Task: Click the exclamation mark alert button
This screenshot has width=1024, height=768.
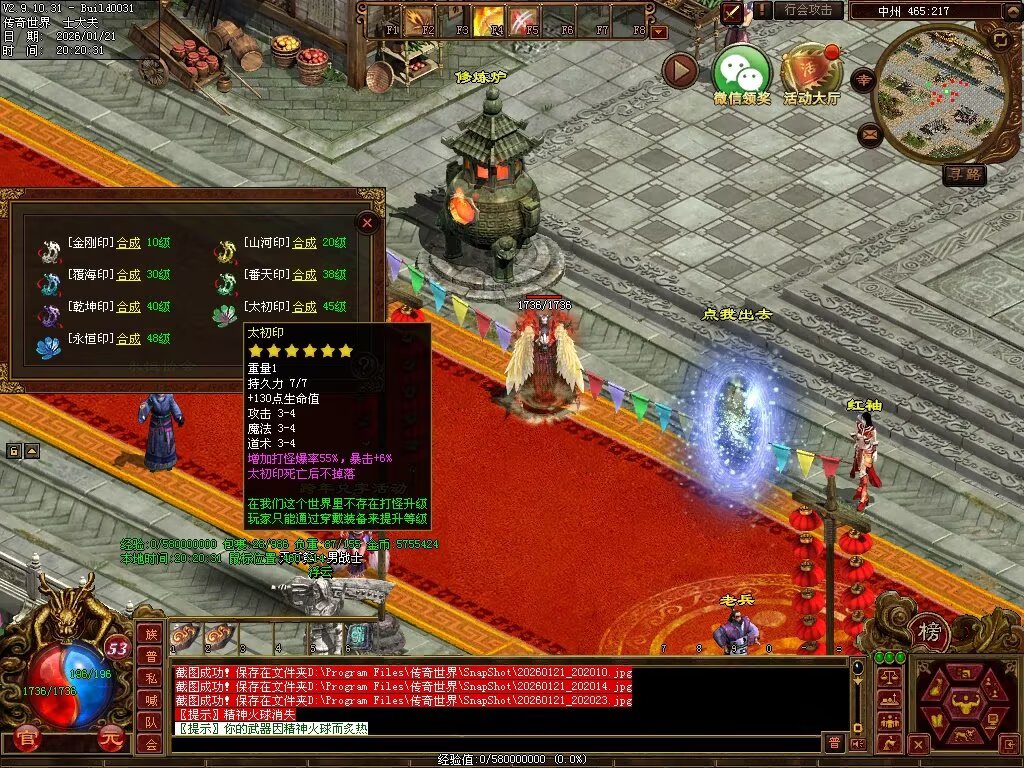Action: click(764, 10)
